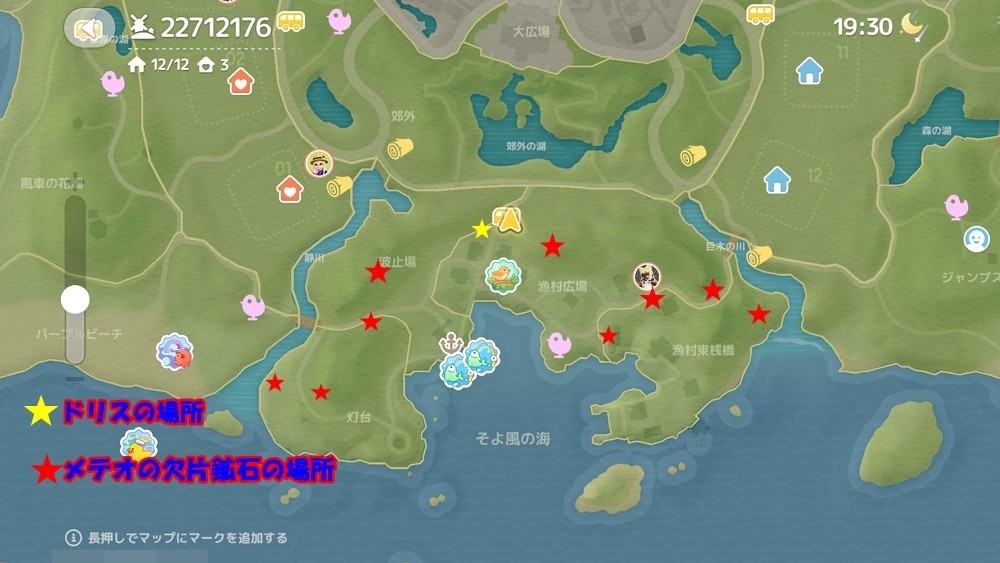Screen dimensions: 1000x563
Task: Select the blue smiley face marker
Action: (976, 239)
